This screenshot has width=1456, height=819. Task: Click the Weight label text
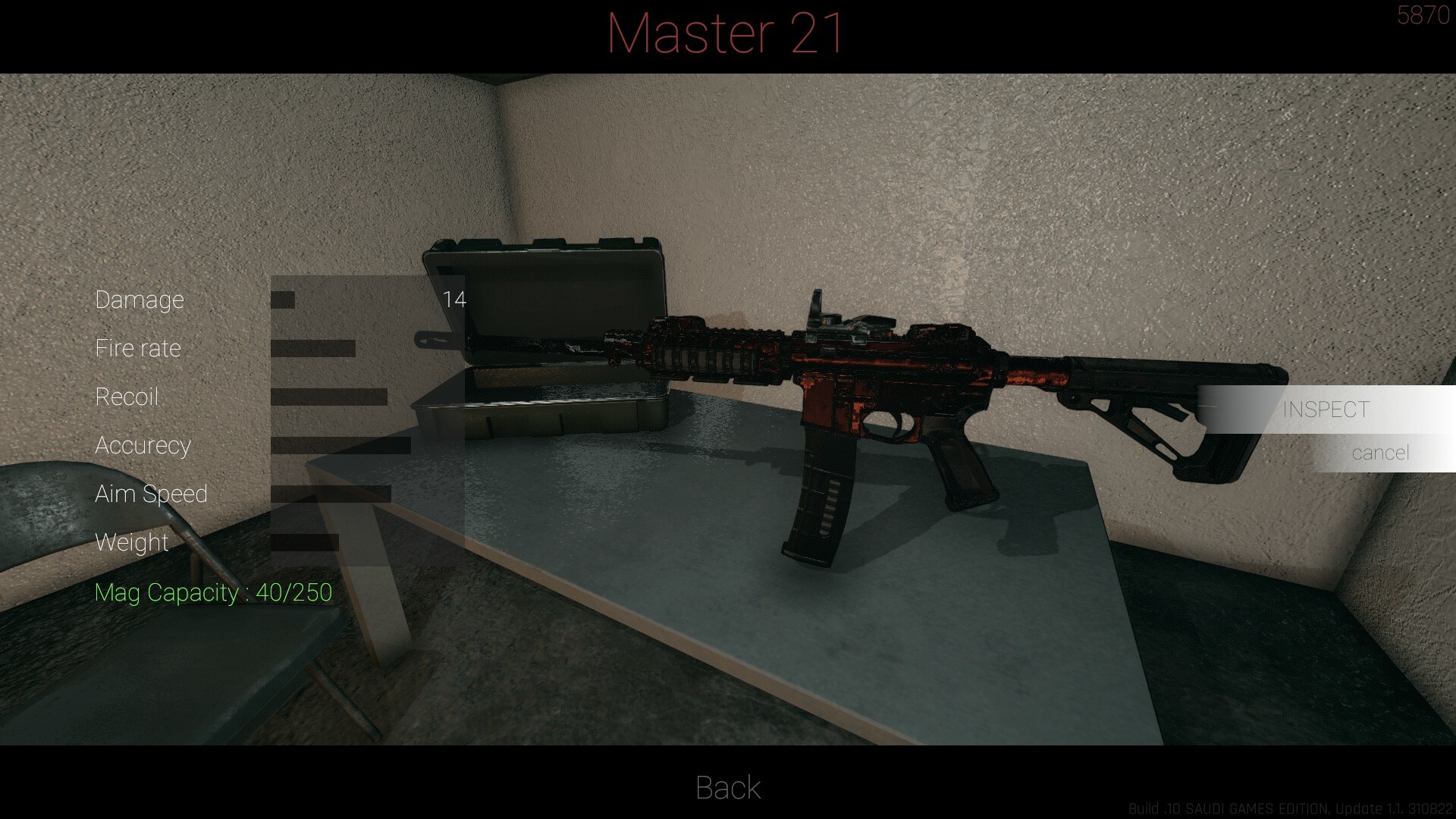coord(131,542)
